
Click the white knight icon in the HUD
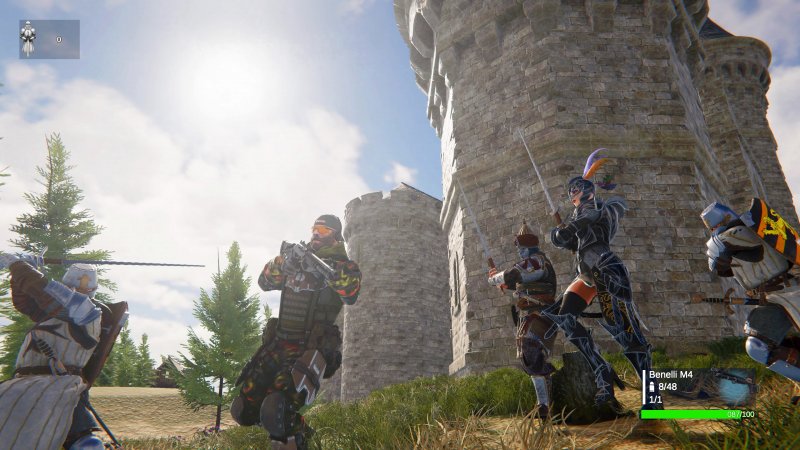click(x=28, y=39)
